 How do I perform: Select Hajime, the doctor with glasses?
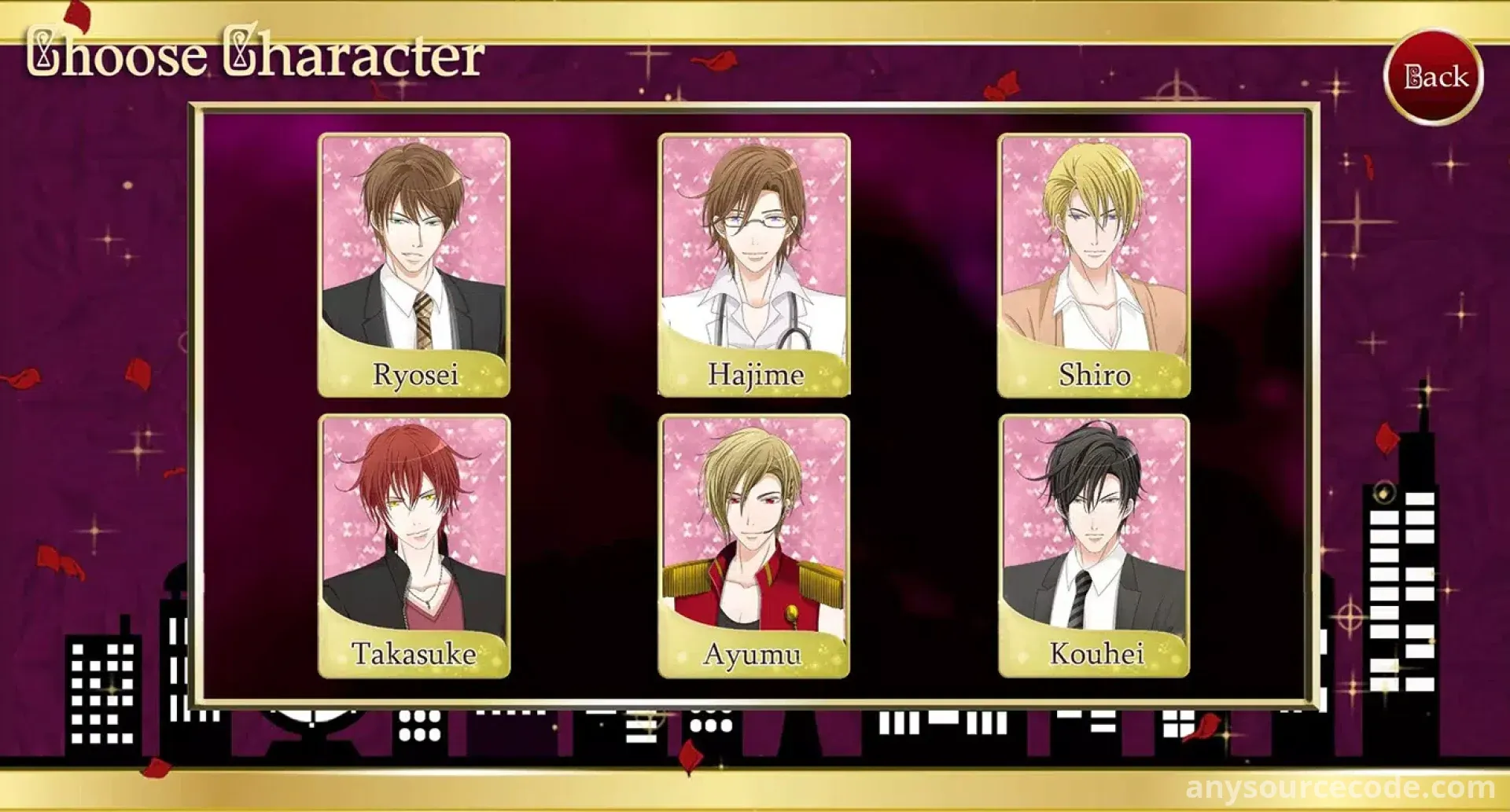[753, 265]
